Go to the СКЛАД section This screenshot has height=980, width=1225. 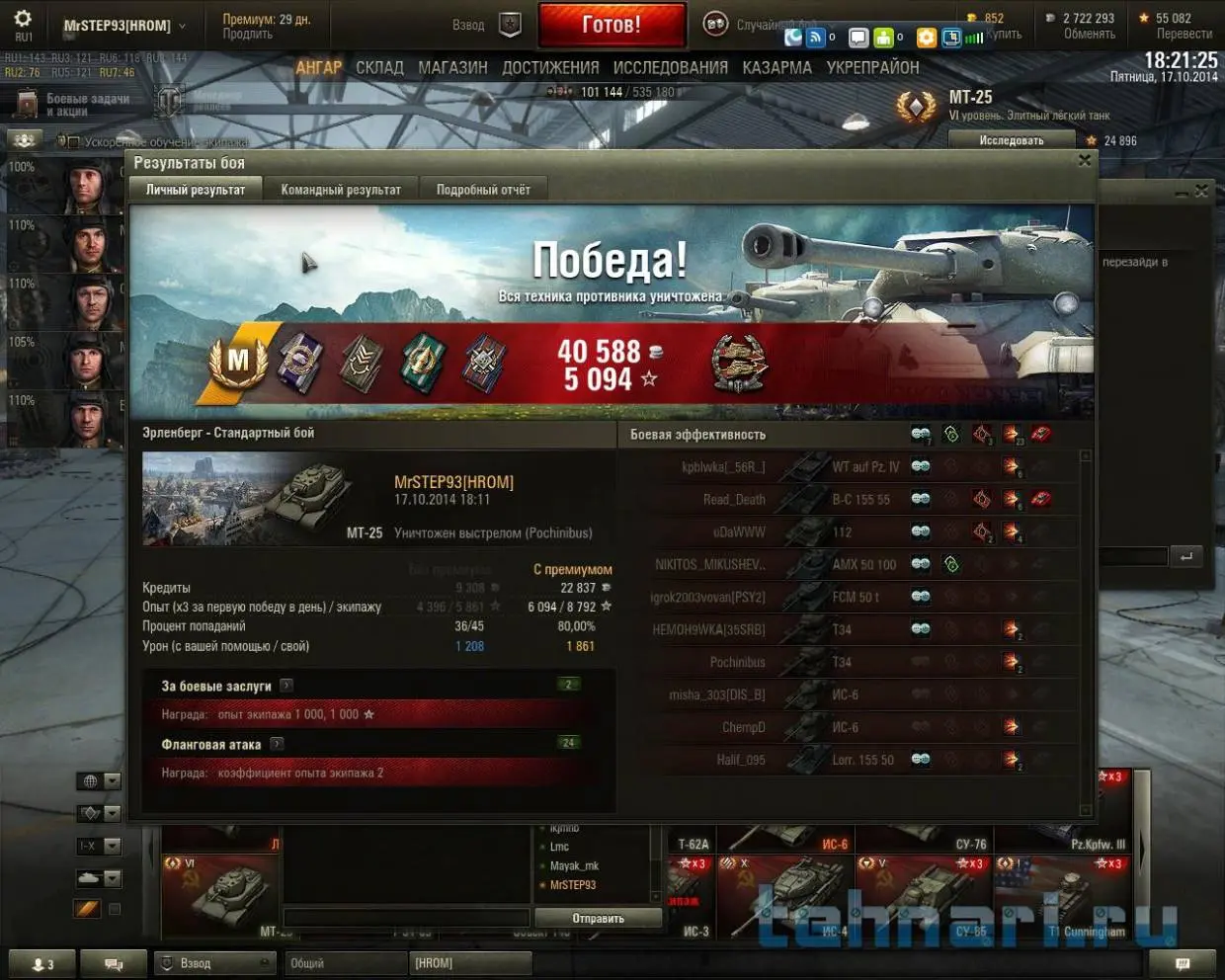(379, 68)
